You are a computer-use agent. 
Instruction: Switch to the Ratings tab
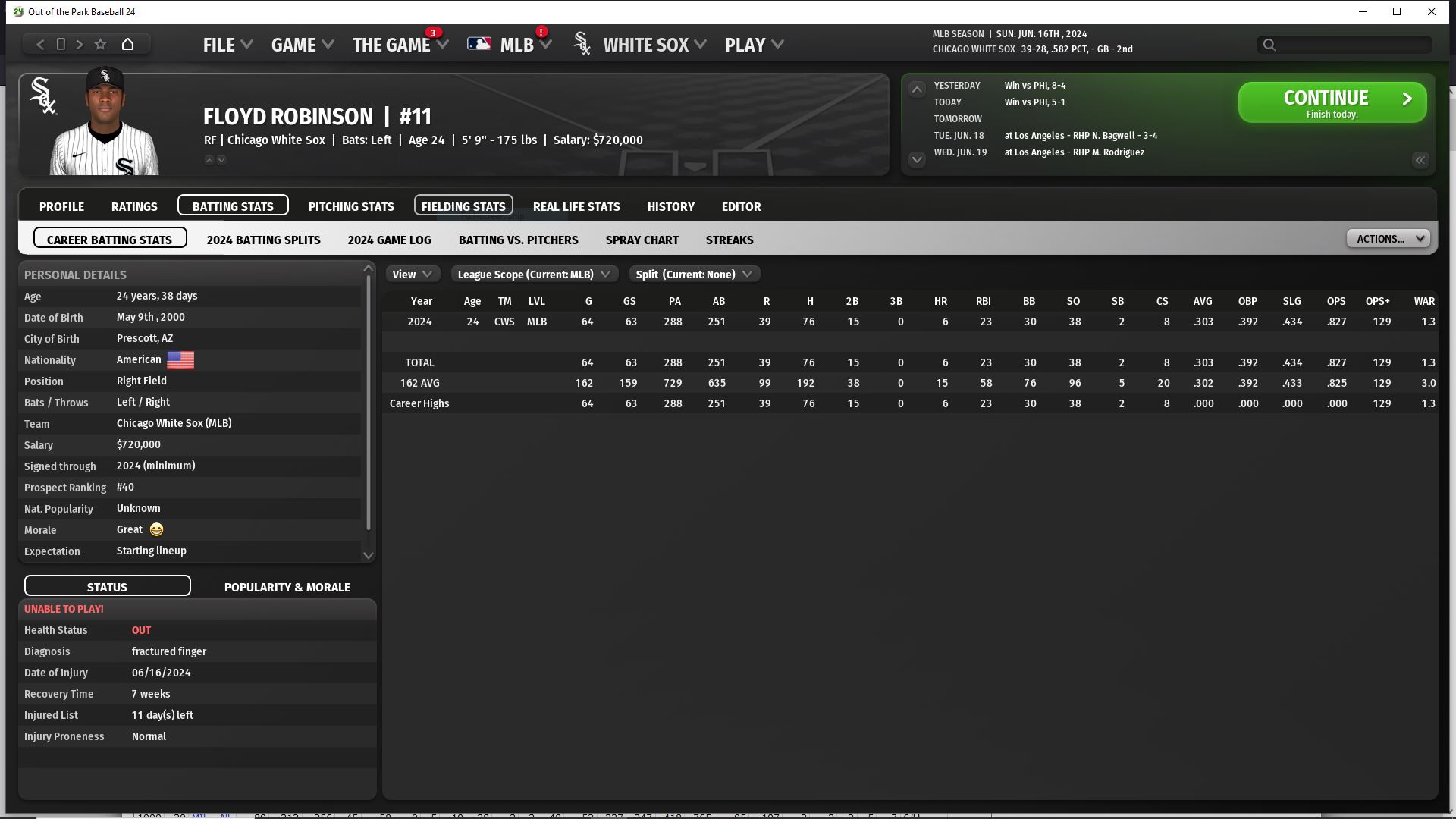134,206
